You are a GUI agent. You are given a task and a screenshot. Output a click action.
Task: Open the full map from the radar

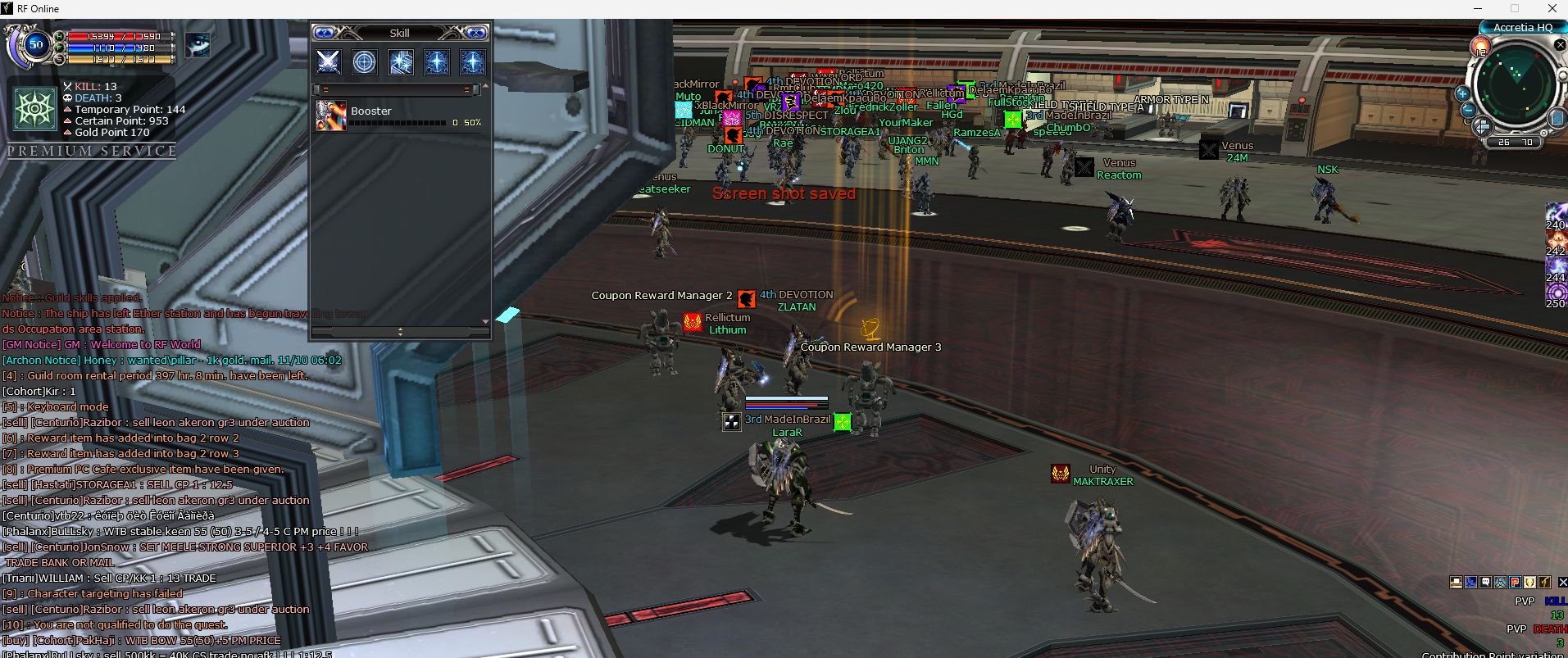1557,119
